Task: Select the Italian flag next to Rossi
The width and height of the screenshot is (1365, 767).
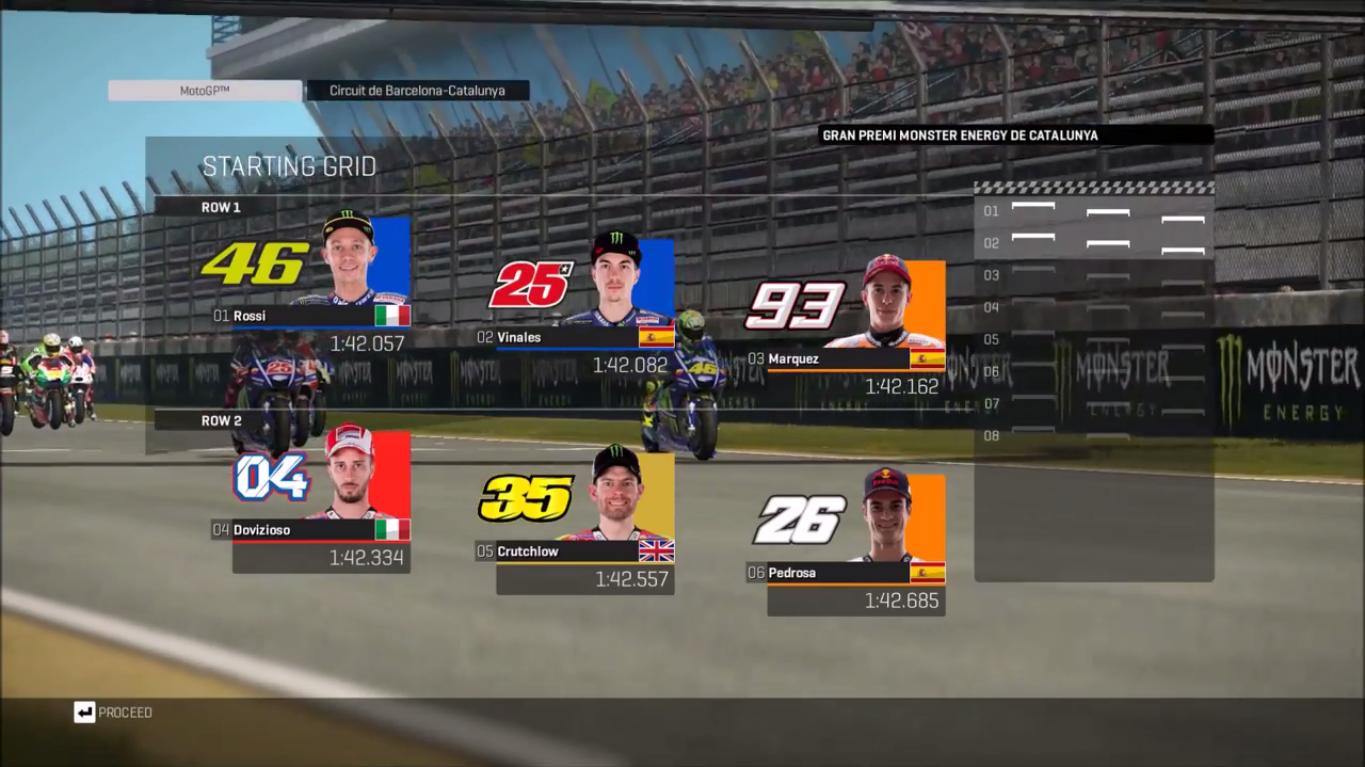Action: coord(395,312)
